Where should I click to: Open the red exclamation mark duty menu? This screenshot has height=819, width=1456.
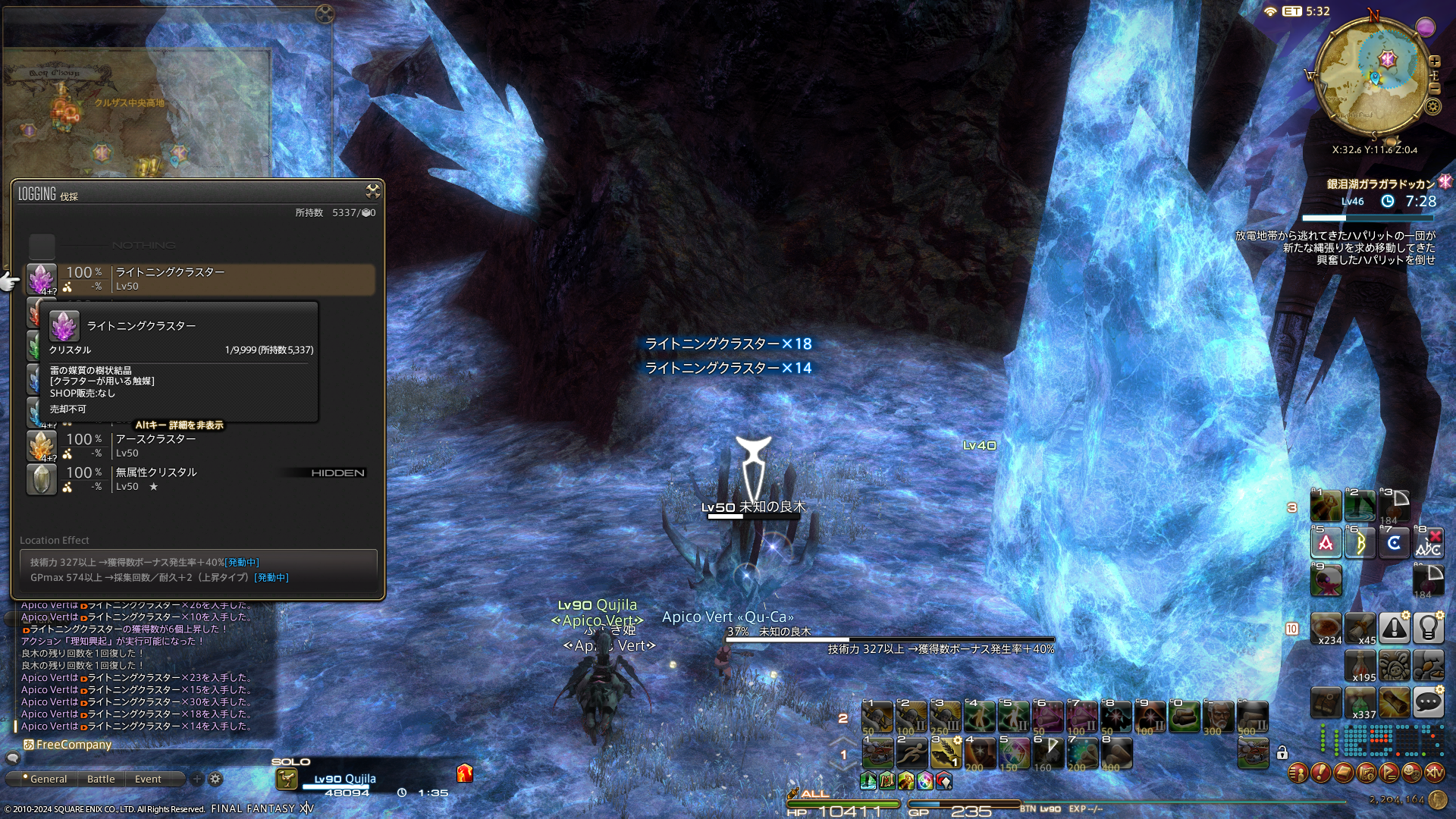tap(1320, 773)
